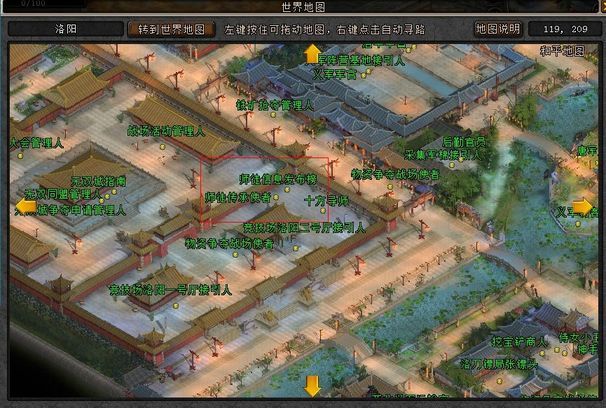Select the 洛阳 map name field

point(65,29)
